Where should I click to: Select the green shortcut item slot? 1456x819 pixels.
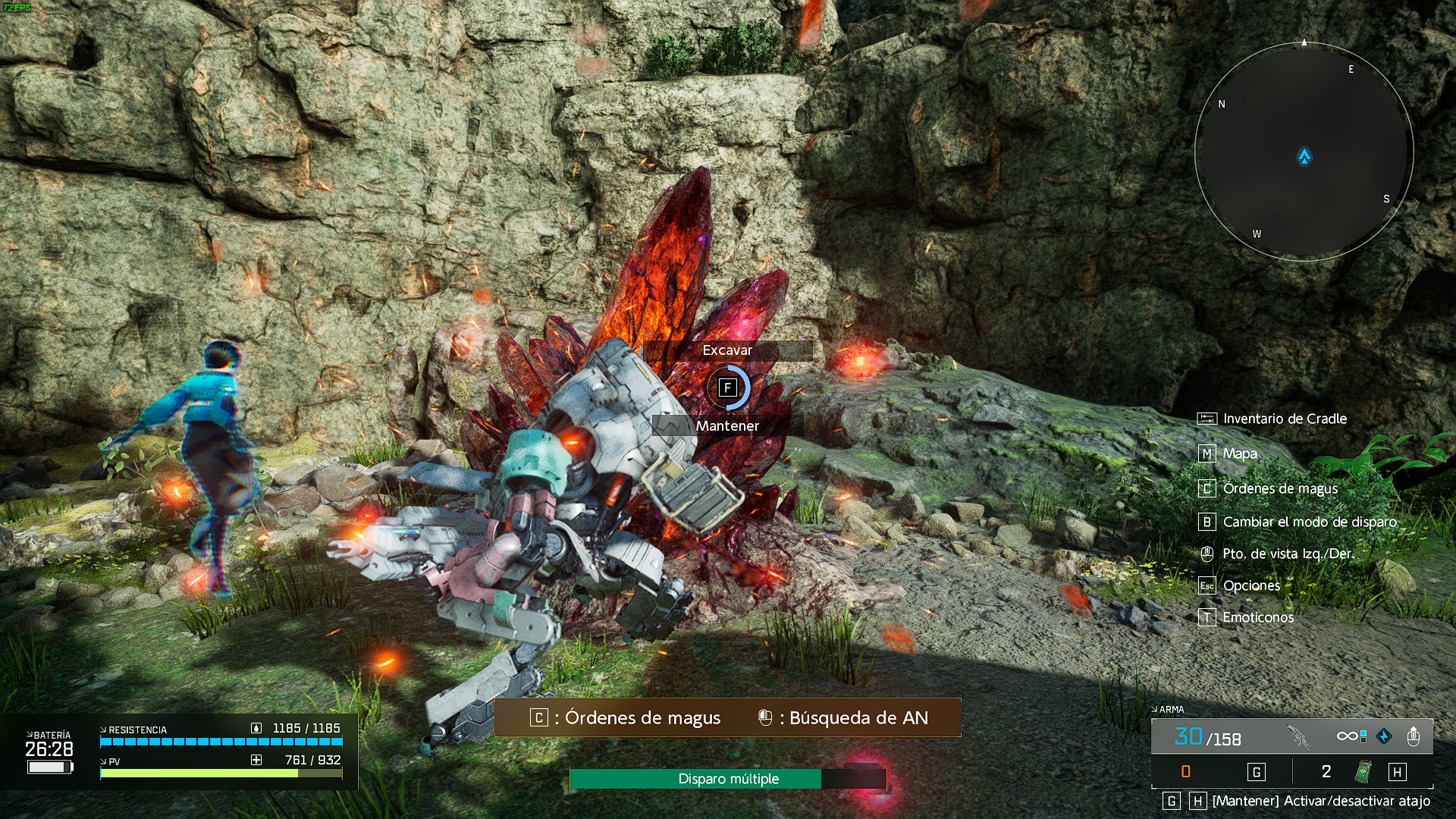1363,772
